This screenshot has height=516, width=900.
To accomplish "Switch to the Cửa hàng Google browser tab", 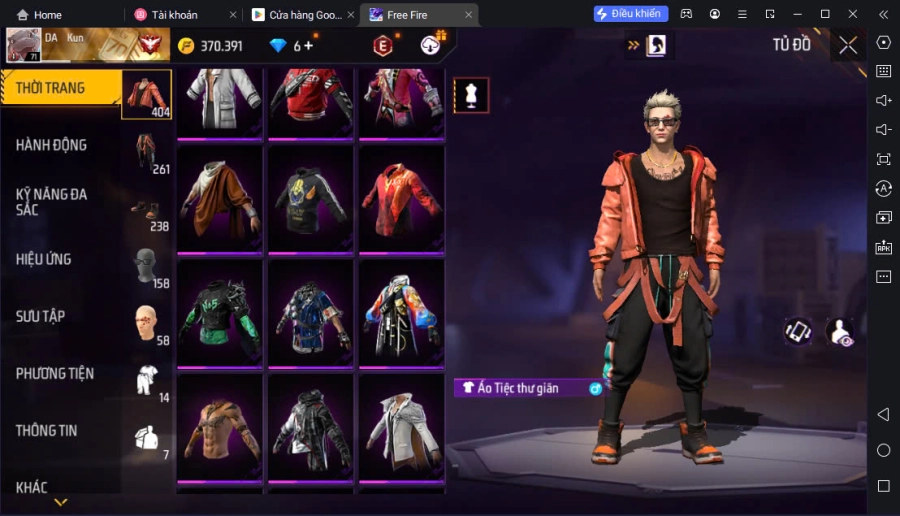I will pos(298,15).
